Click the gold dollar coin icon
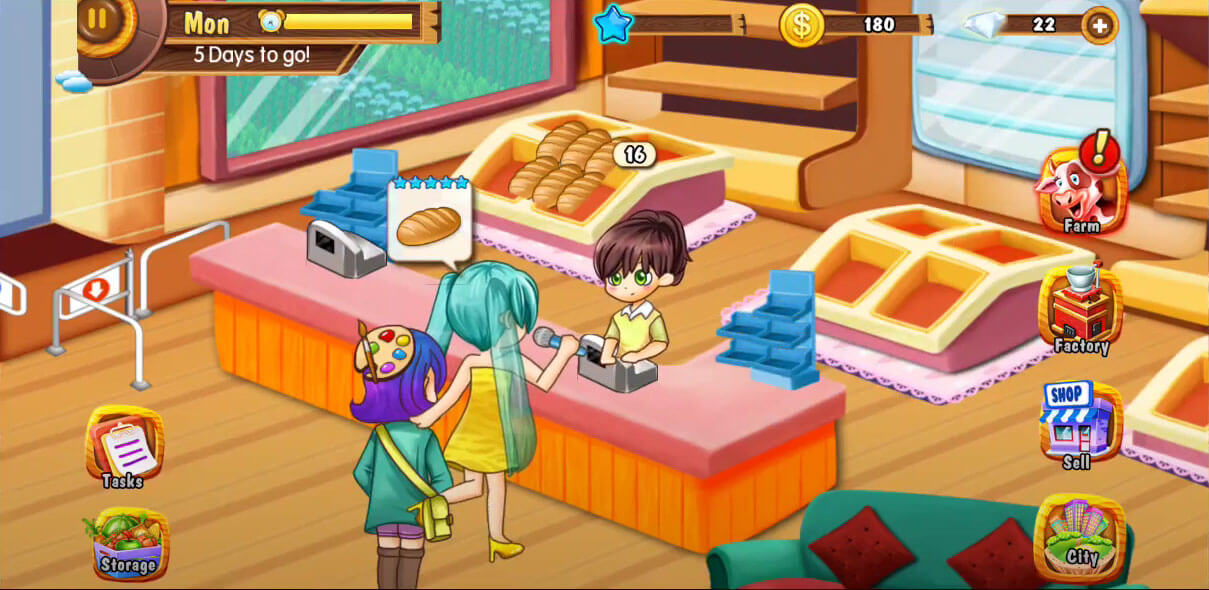 tap(801, 24)
